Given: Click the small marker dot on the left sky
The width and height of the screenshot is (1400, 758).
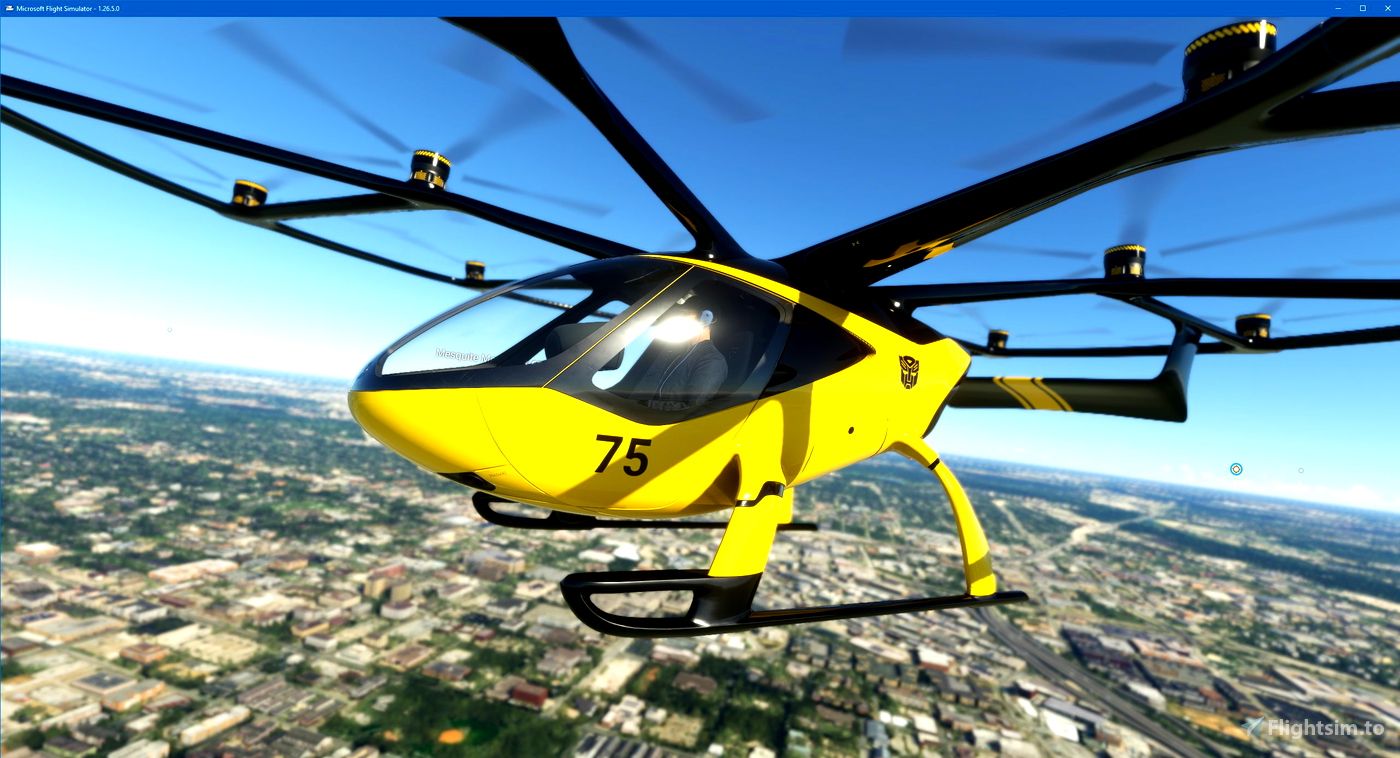Looking at the screenshot, I should (168, 328).
